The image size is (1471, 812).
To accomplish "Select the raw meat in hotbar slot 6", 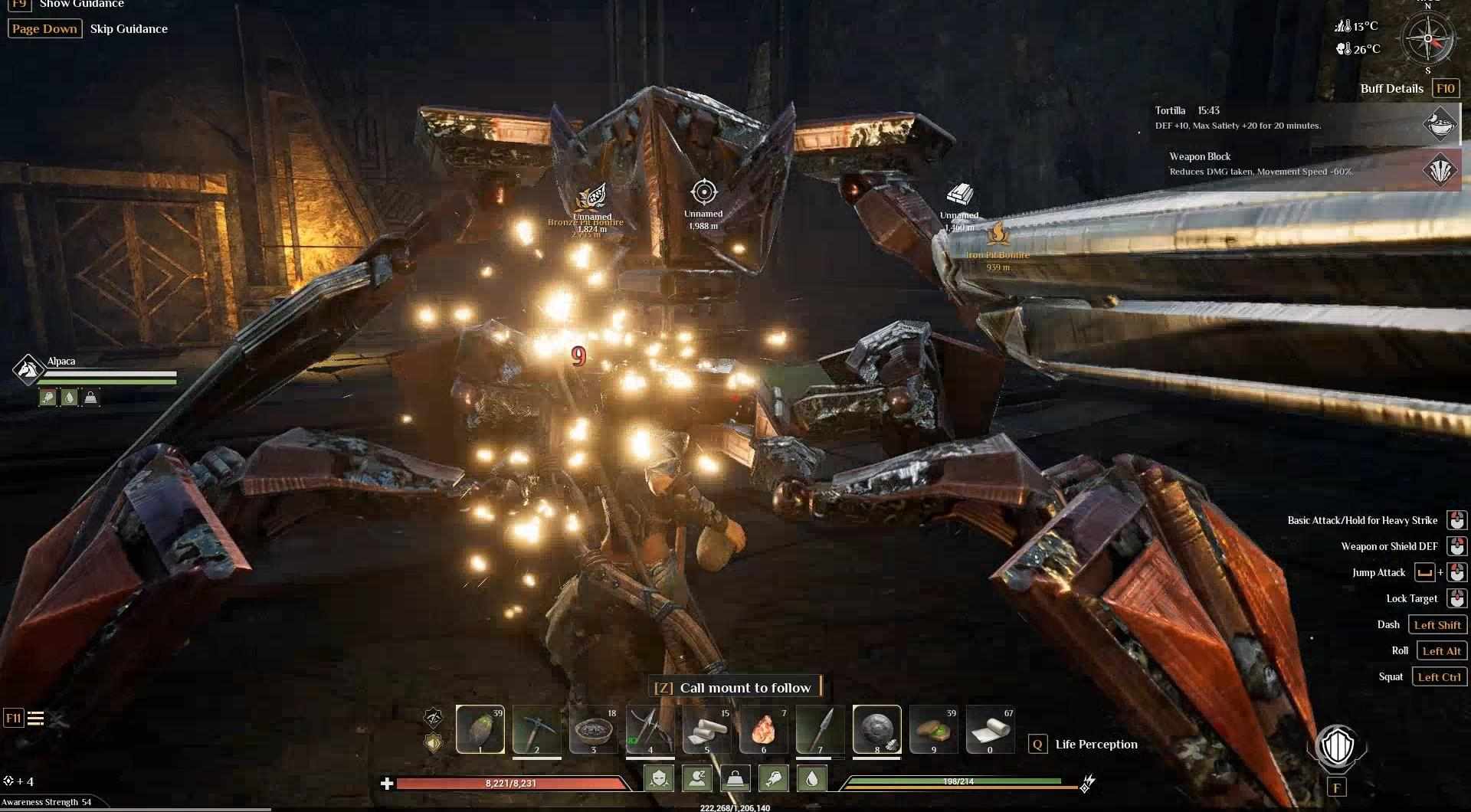I will point(763,729).
